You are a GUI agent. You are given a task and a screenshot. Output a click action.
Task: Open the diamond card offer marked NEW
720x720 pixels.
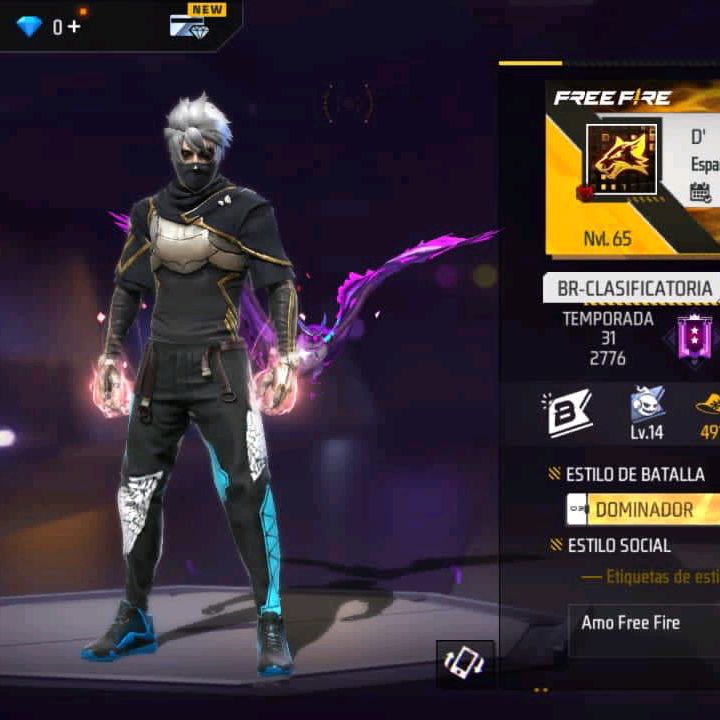(x=189, y=24)
